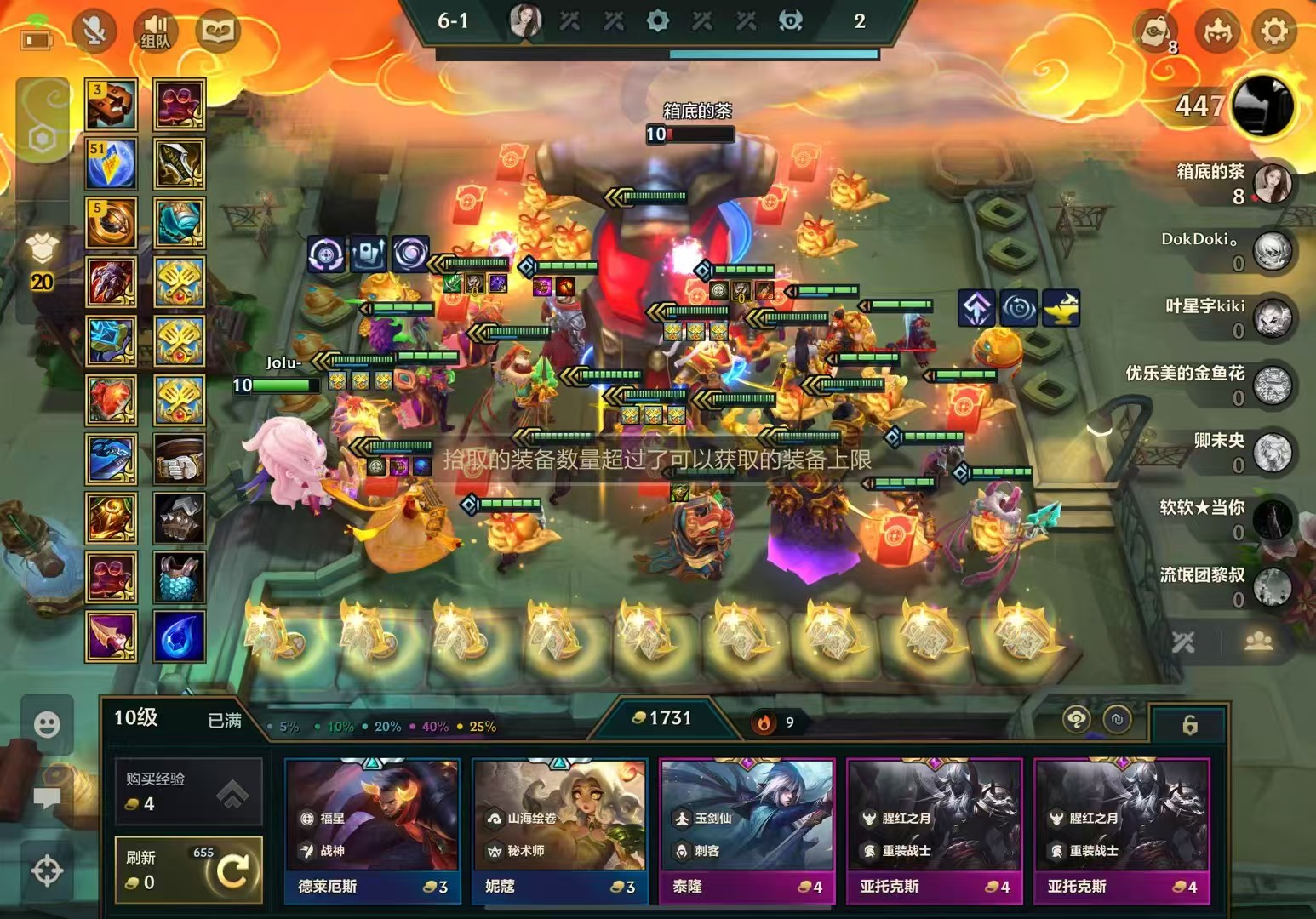Viewport: 1316px width, 919px height.
Task: Toggle the shop lock icon
Action: 1189,725
